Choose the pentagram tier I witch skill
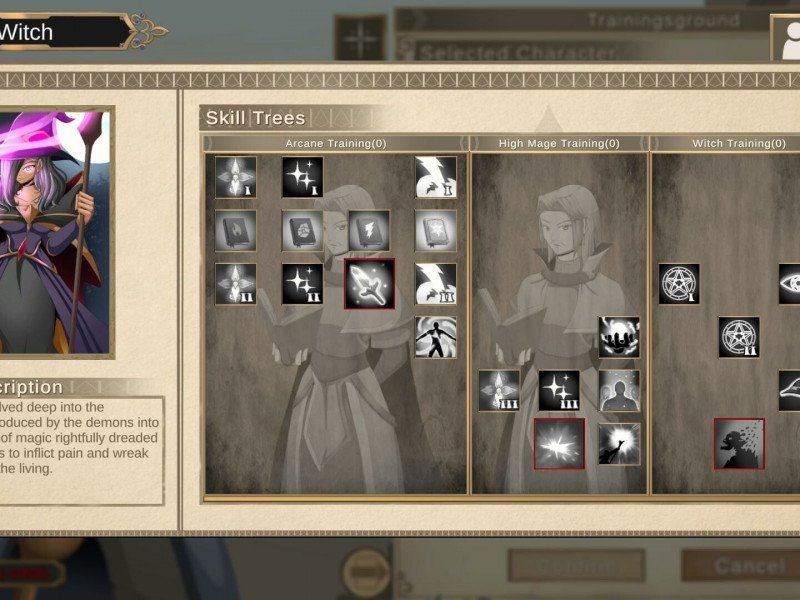This screenshot has width=800, height=600. 679,284
